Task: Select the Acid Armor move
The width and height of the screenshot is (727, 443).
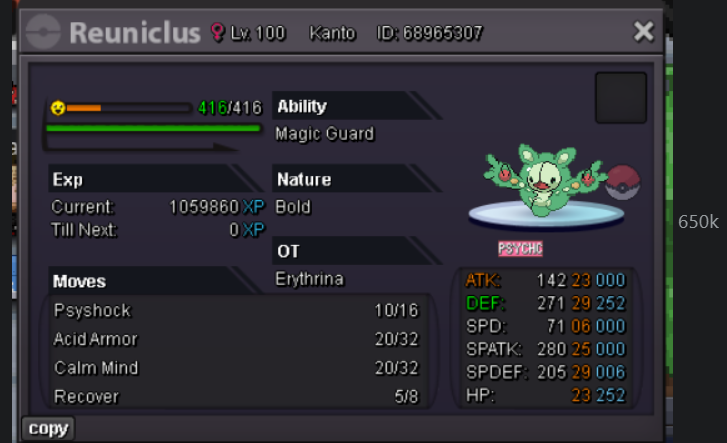Action: pyautogui.click(x=236, y=339)
